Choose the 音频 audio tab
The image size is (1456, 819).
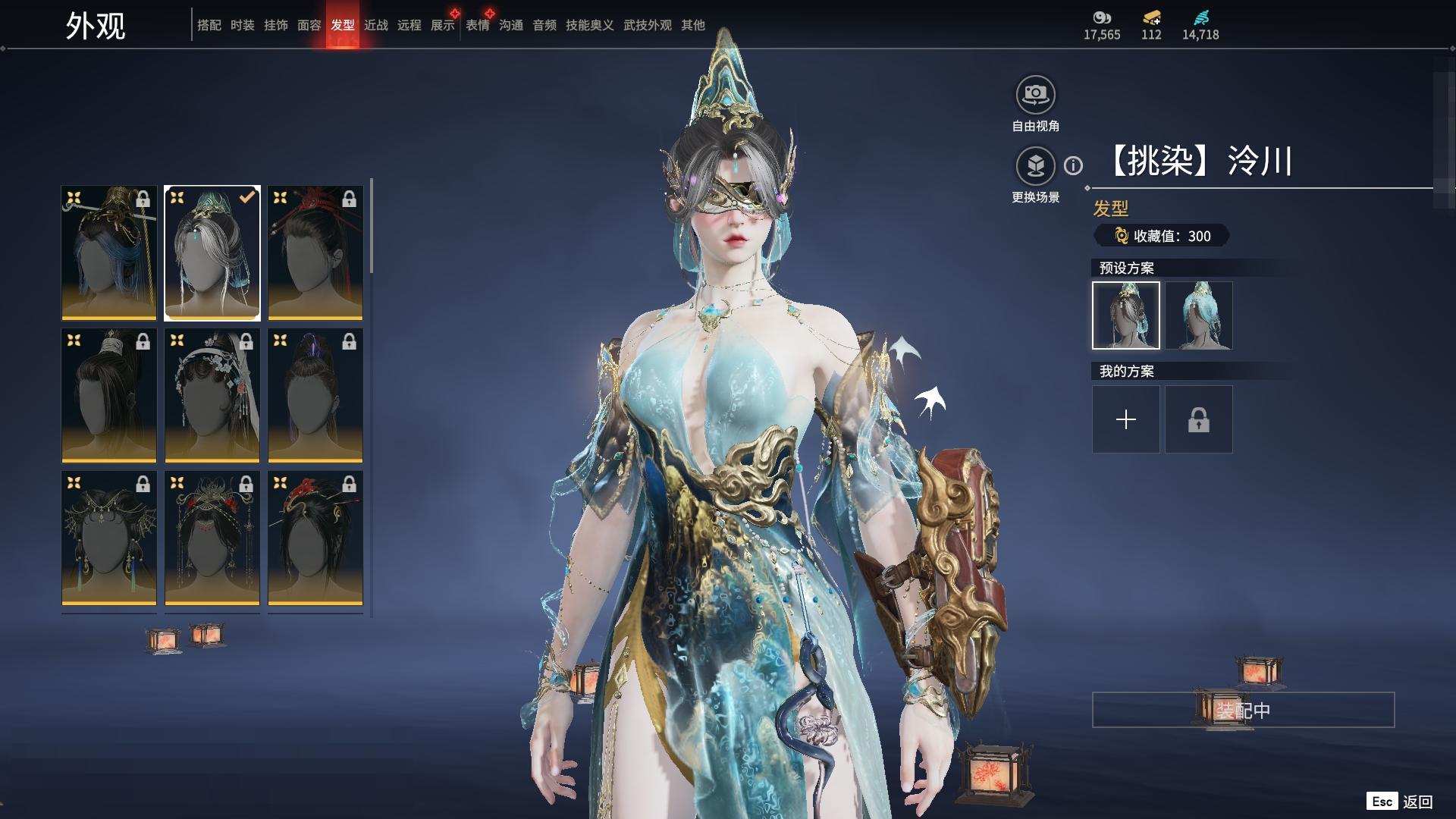coord(544,25)
